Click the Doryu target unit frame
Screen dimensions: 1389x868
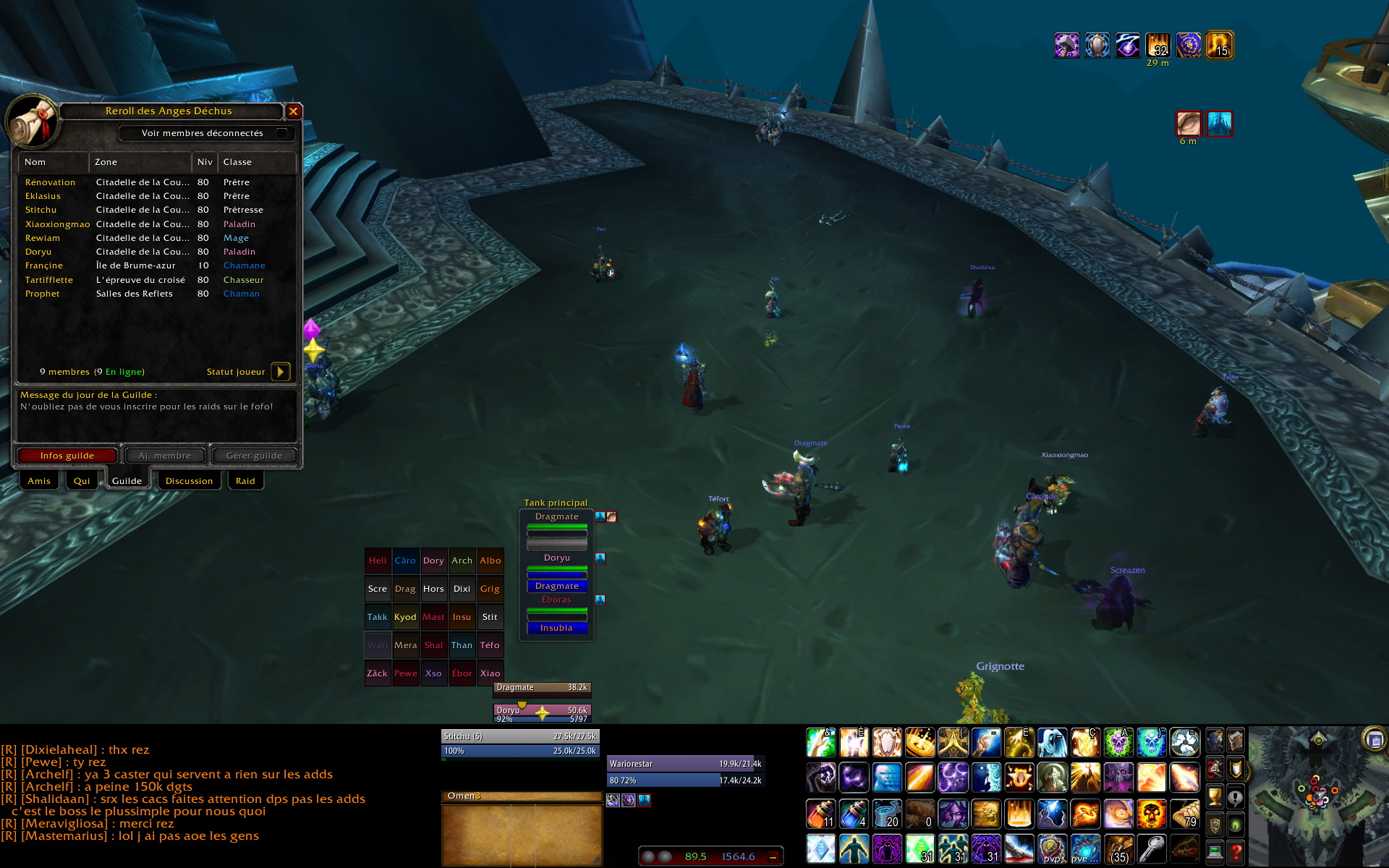pos(542,713)
